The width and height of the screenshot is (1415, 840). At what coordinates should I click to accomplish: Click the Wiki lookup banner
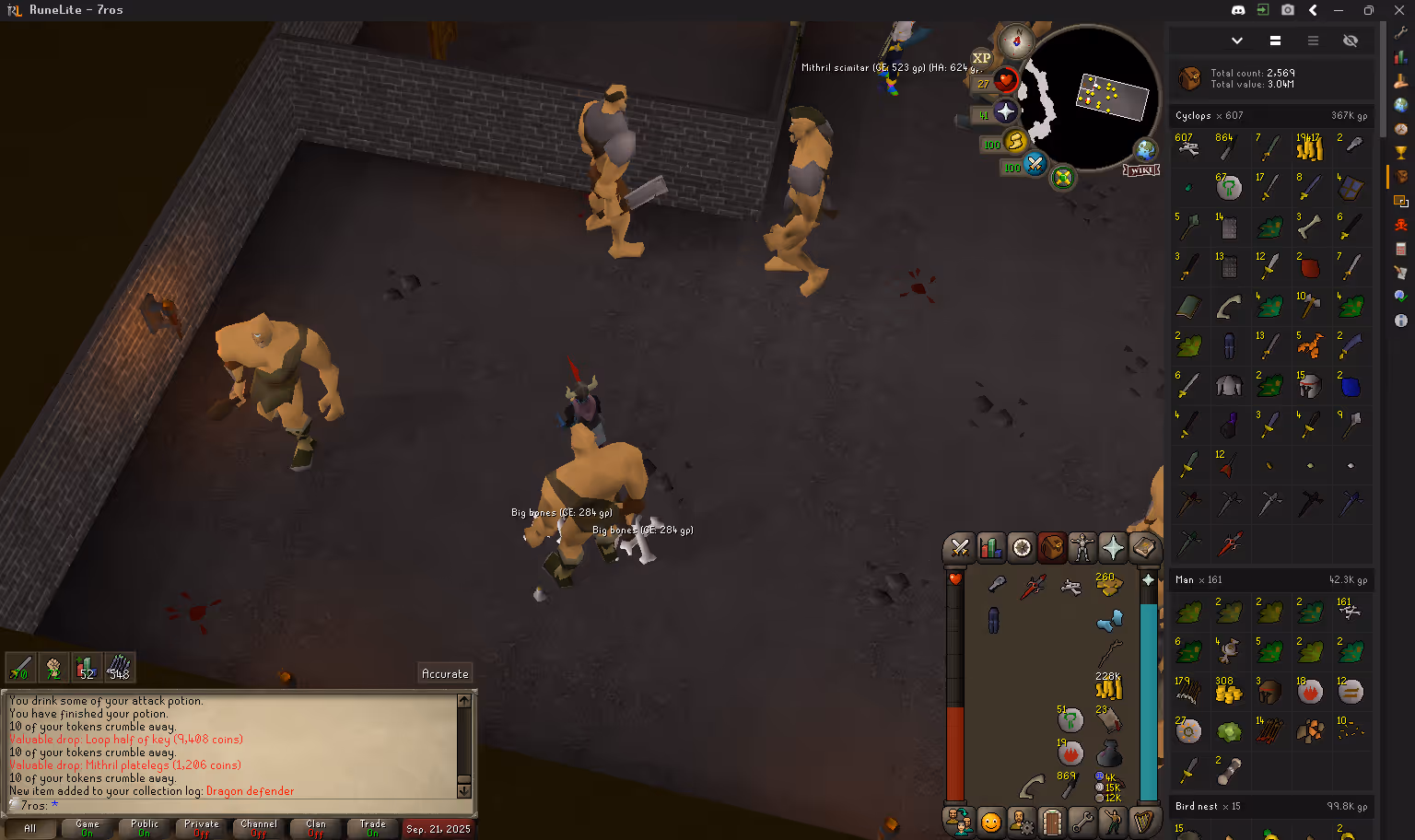[1140, 170]
